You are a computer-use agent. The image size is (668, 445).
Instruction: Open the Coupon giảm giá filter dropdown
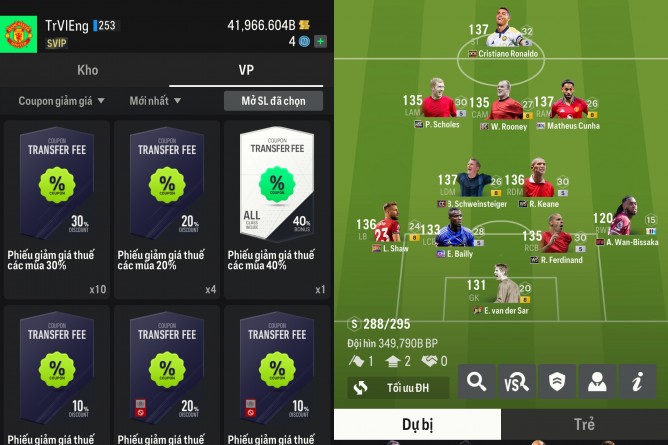click(x=61, y=101)
